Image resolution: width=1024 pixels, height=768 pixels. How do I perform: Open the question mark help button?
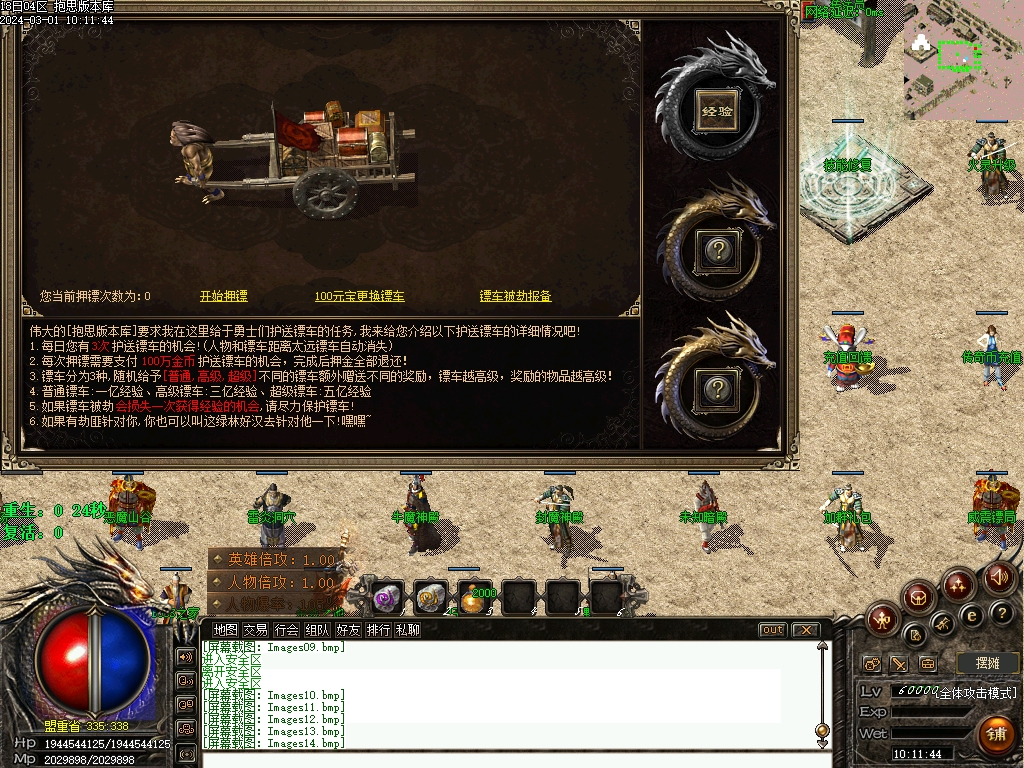pyautogui.click(x=1001, y=612)
